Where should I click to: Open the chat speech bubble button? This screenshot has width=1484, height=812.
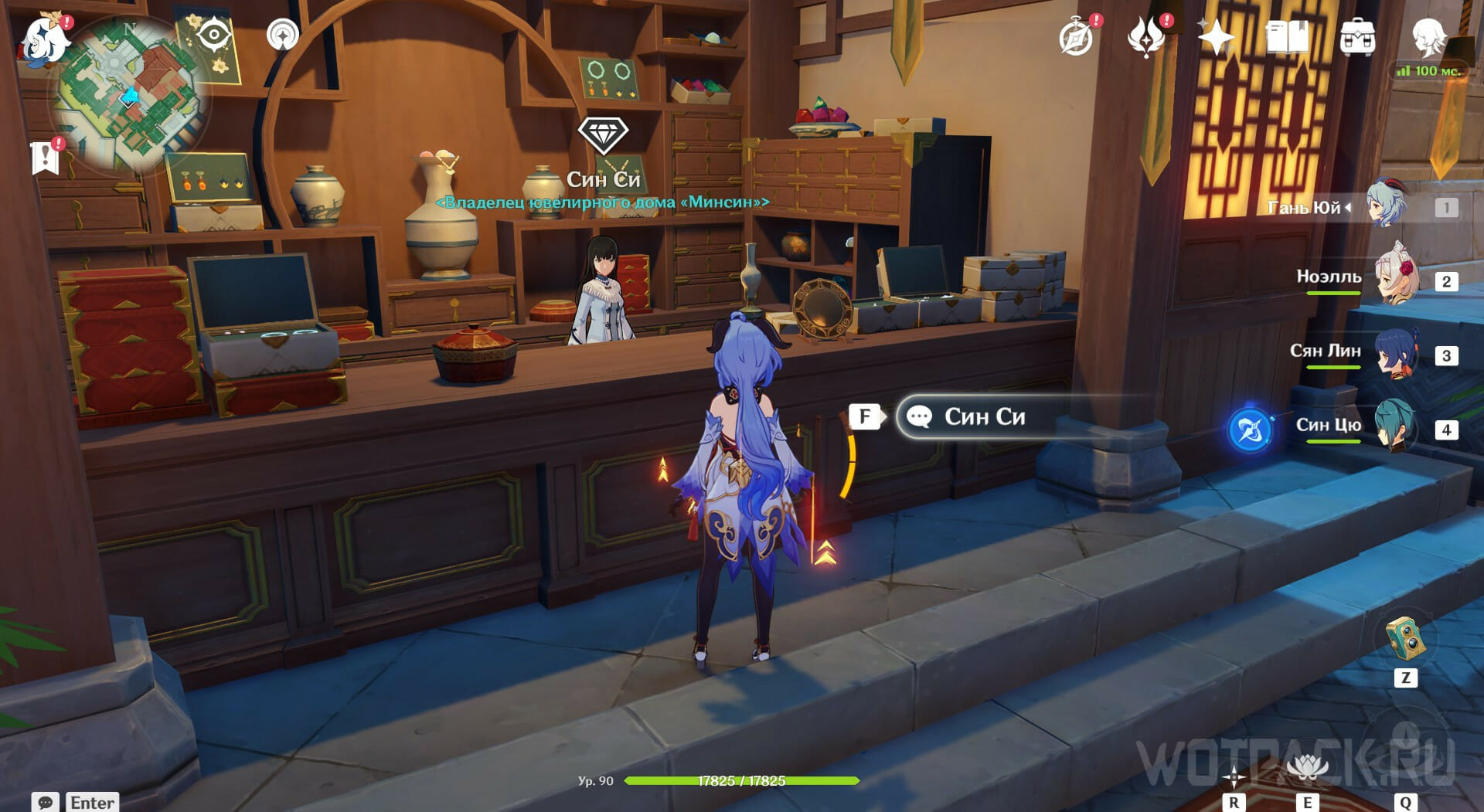[x=45, y=802]
